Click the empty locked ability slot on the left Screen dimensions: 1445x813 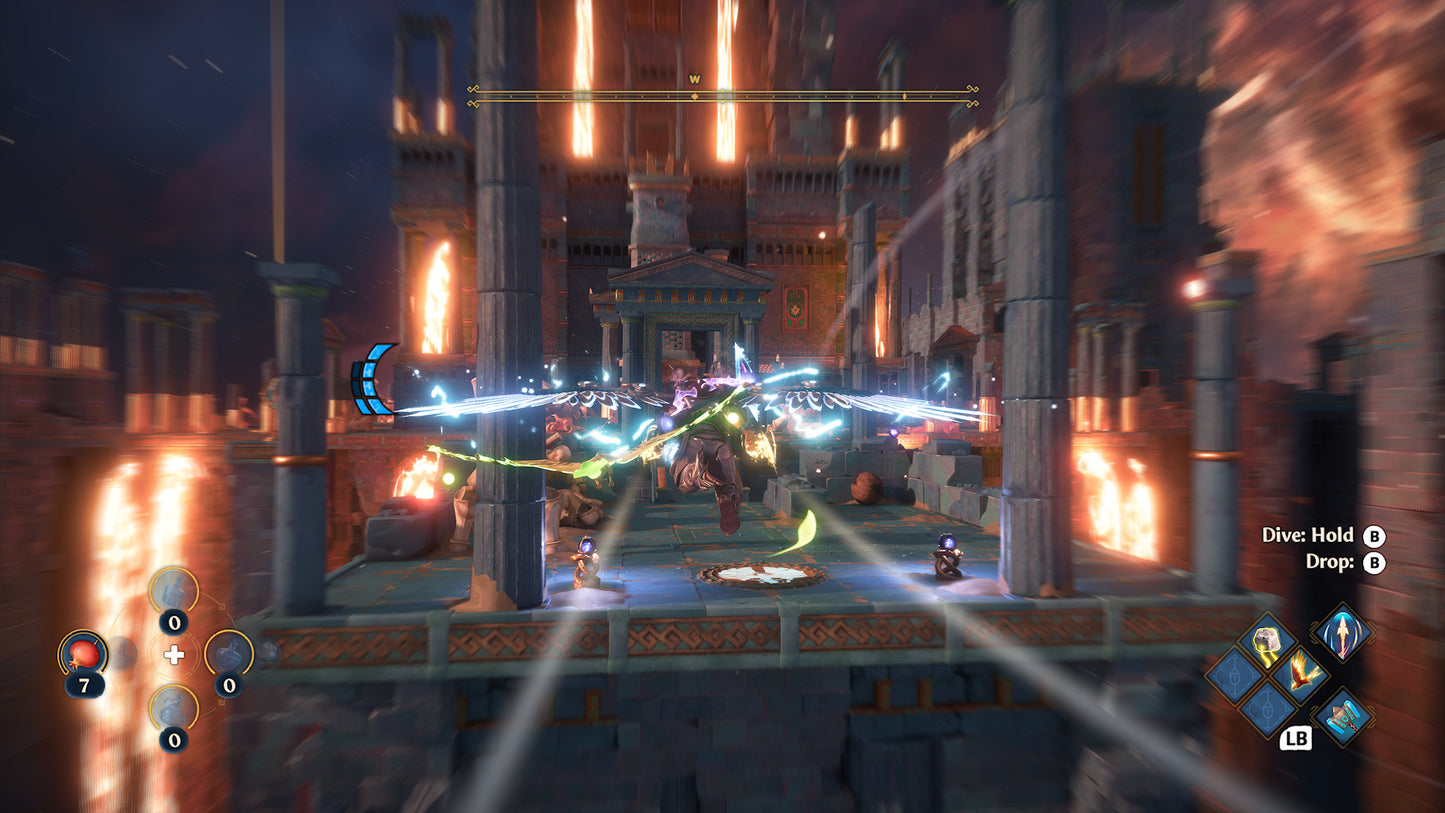coord(1233,676)
